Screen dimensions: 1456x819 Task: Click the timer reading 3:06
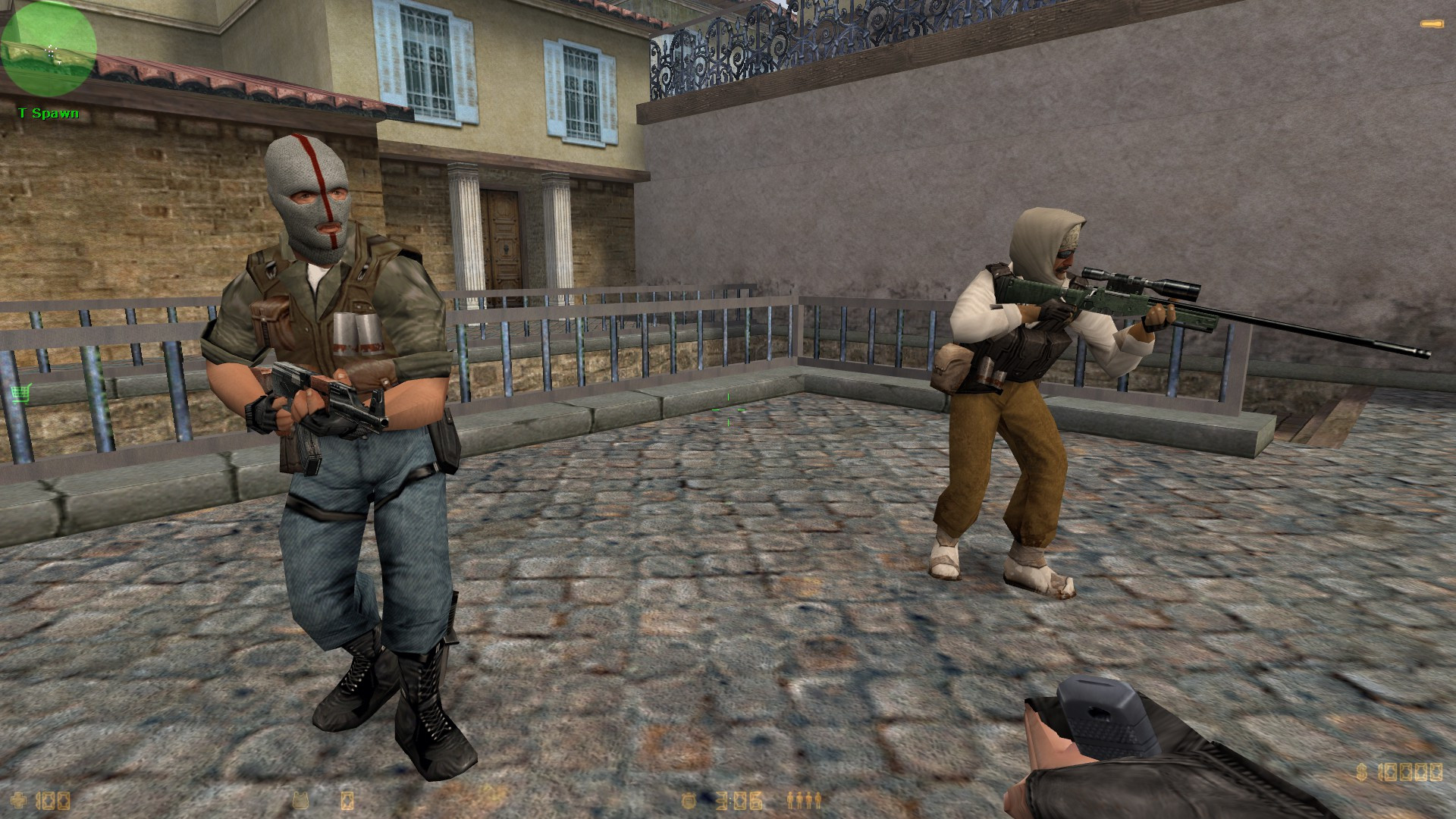739,800
